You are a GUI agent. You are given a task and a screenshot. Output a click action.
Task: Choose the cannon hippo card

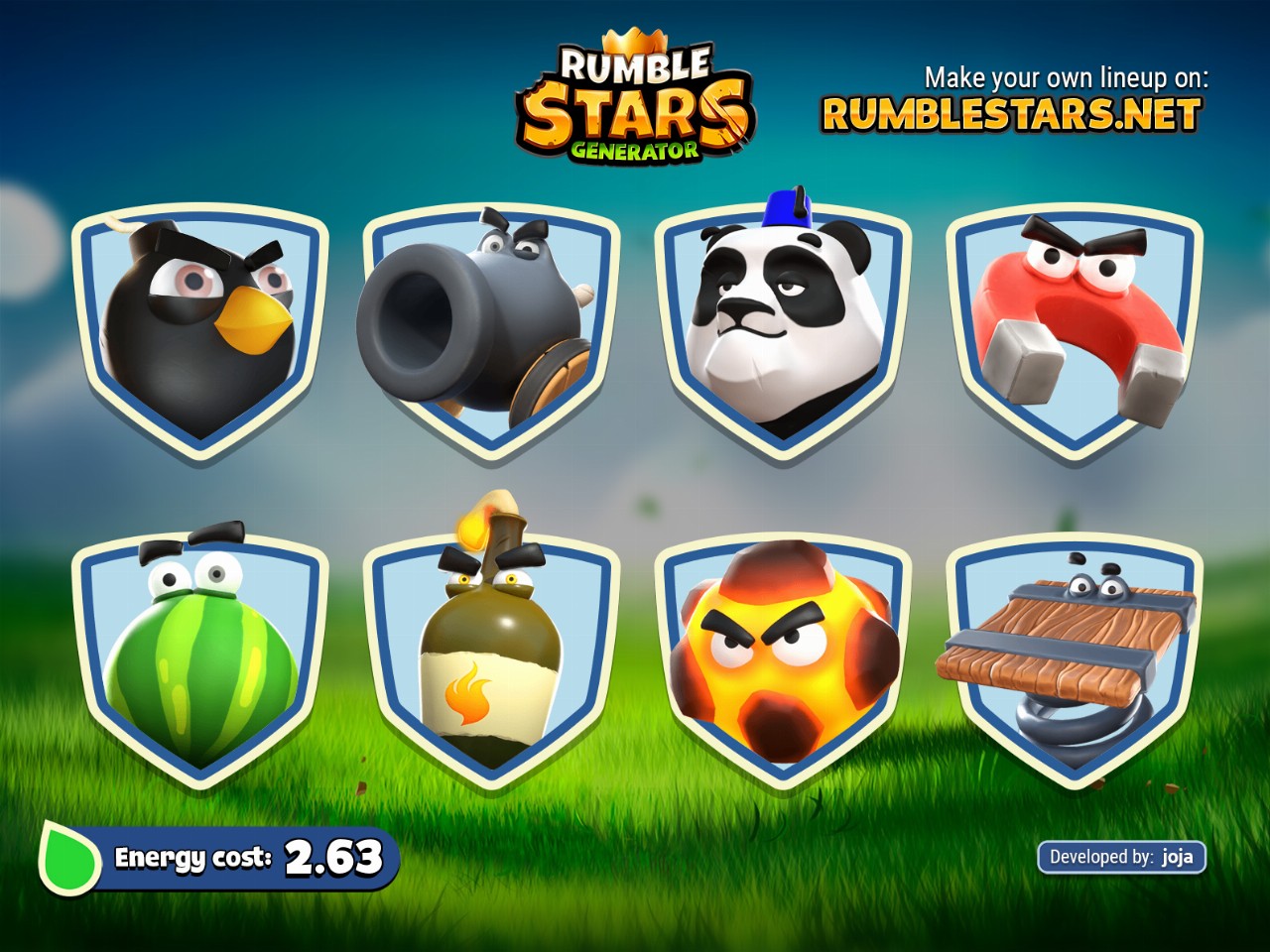[491, 329]
